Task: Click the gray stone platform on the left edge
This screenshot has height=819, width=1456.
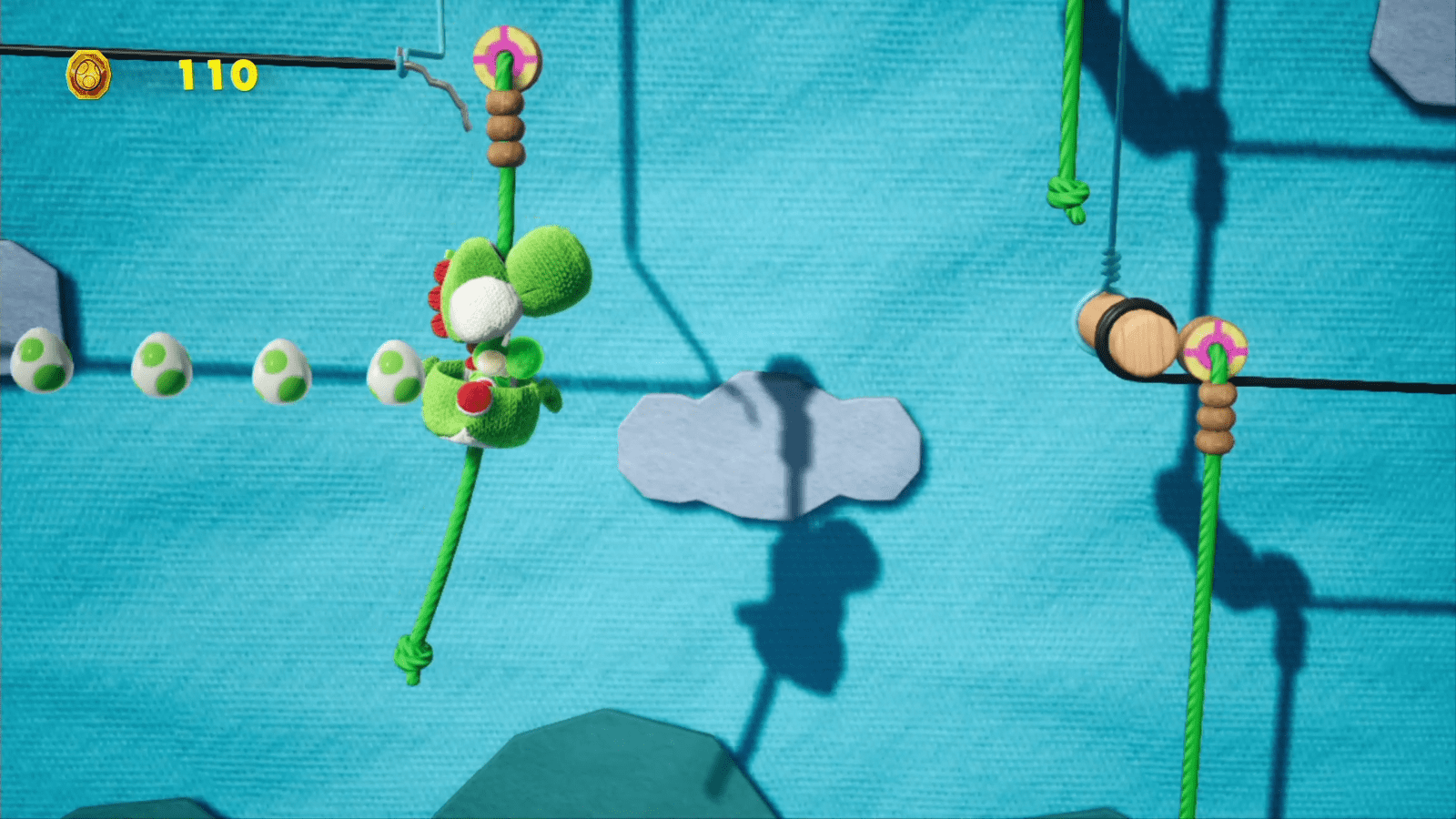Action: tap(27, 291)
